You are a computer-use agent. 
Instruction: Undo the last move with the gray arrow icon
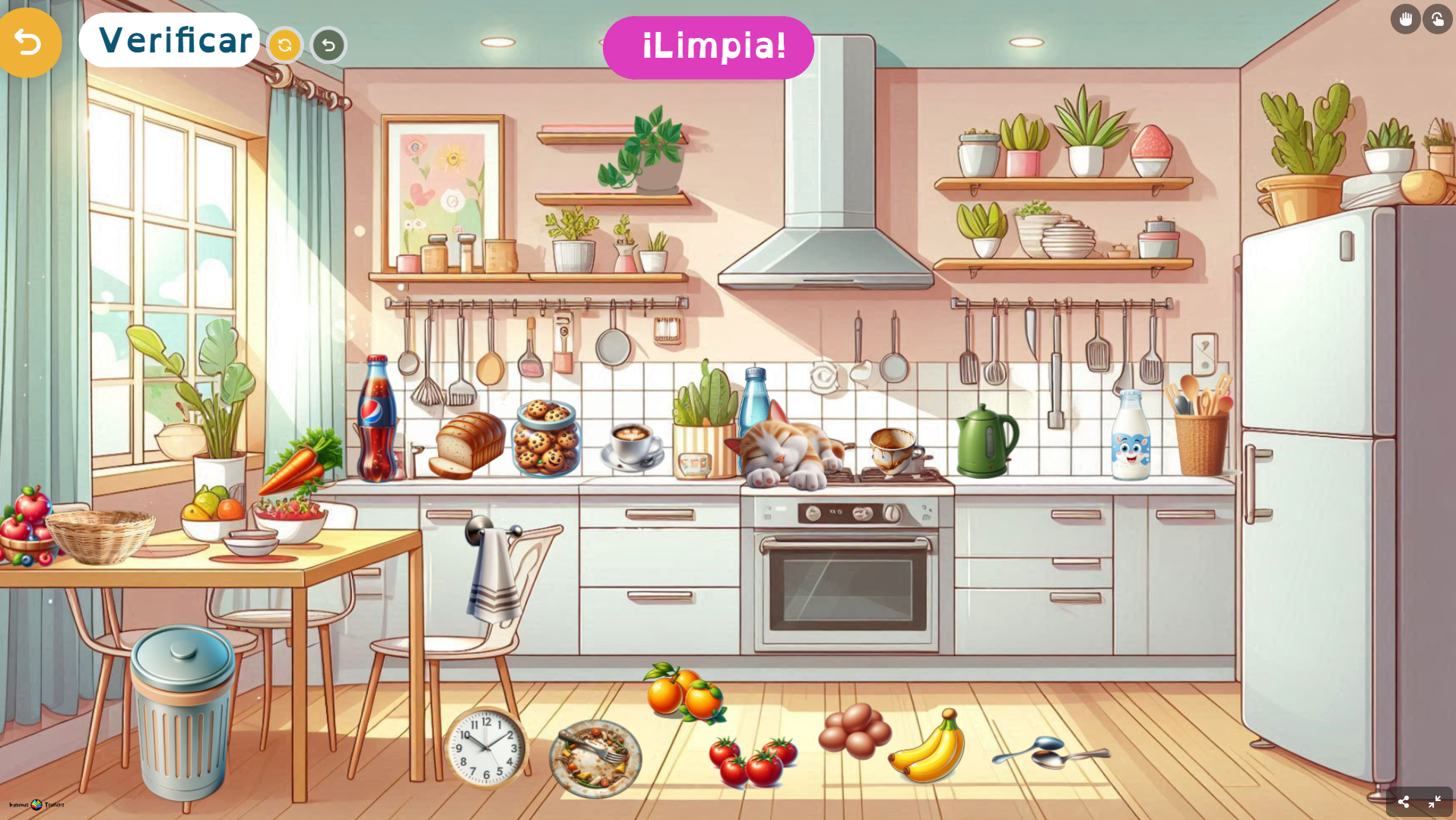pos(328,46)
